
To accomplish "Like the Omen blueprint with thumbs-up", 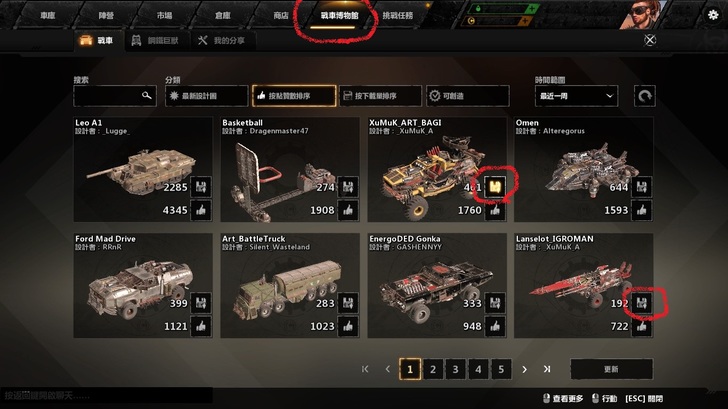I will [643, 210].
